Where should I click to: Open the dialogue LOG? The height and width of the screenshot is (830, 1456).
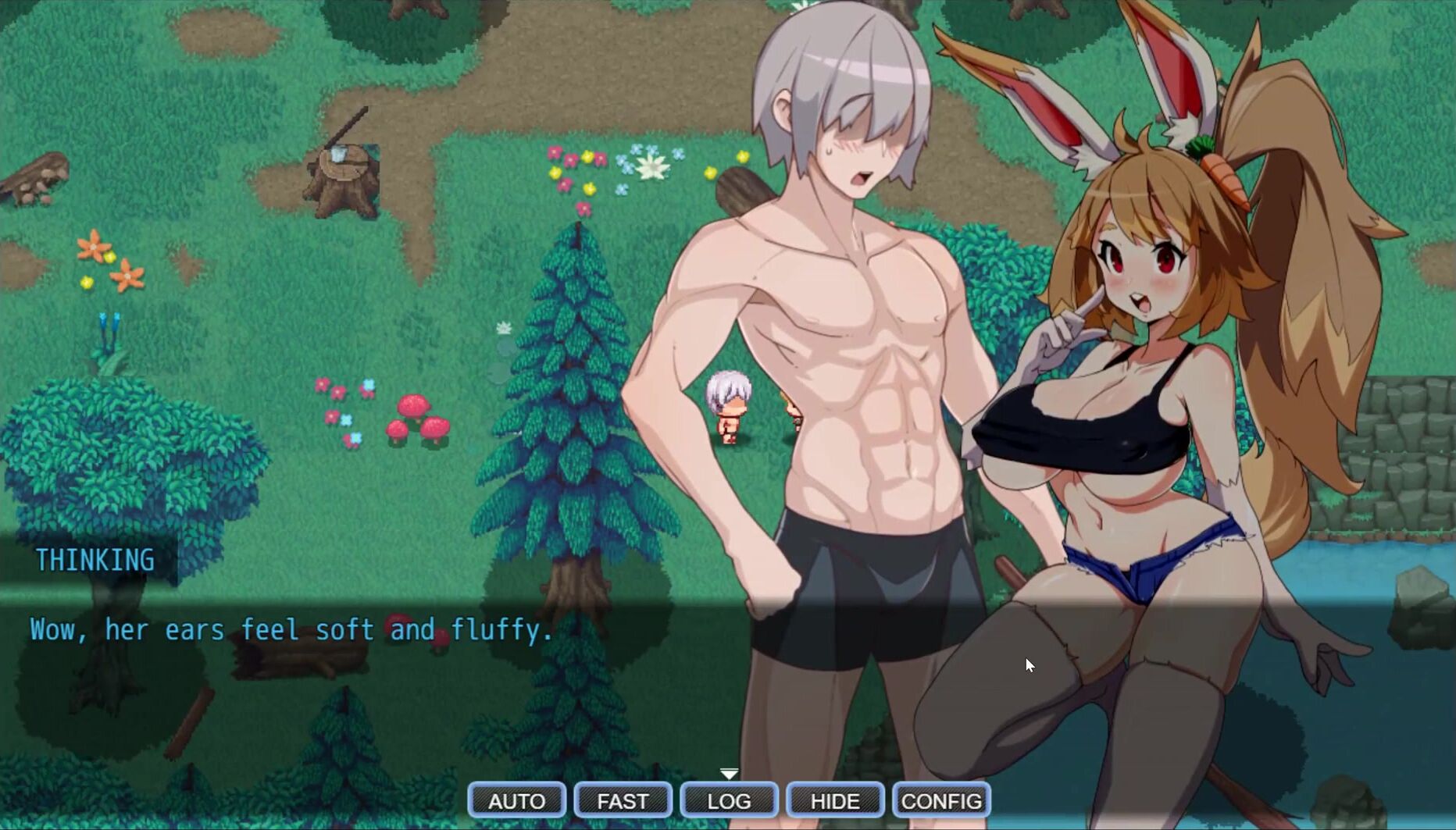pos(729,800)
